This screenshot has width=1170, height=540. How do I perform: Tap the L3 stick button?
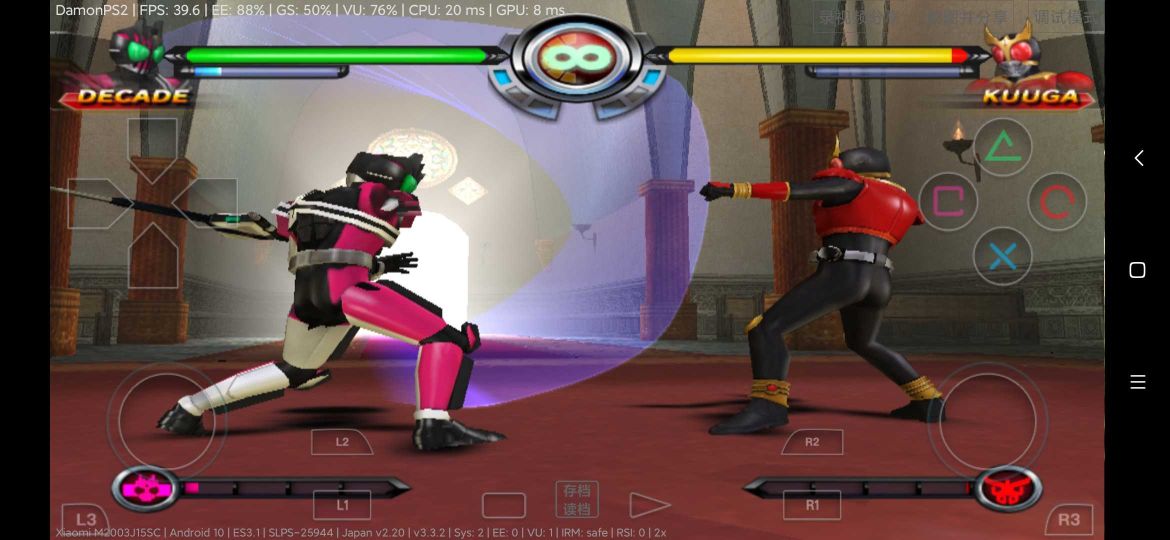[x=86, y=519]
